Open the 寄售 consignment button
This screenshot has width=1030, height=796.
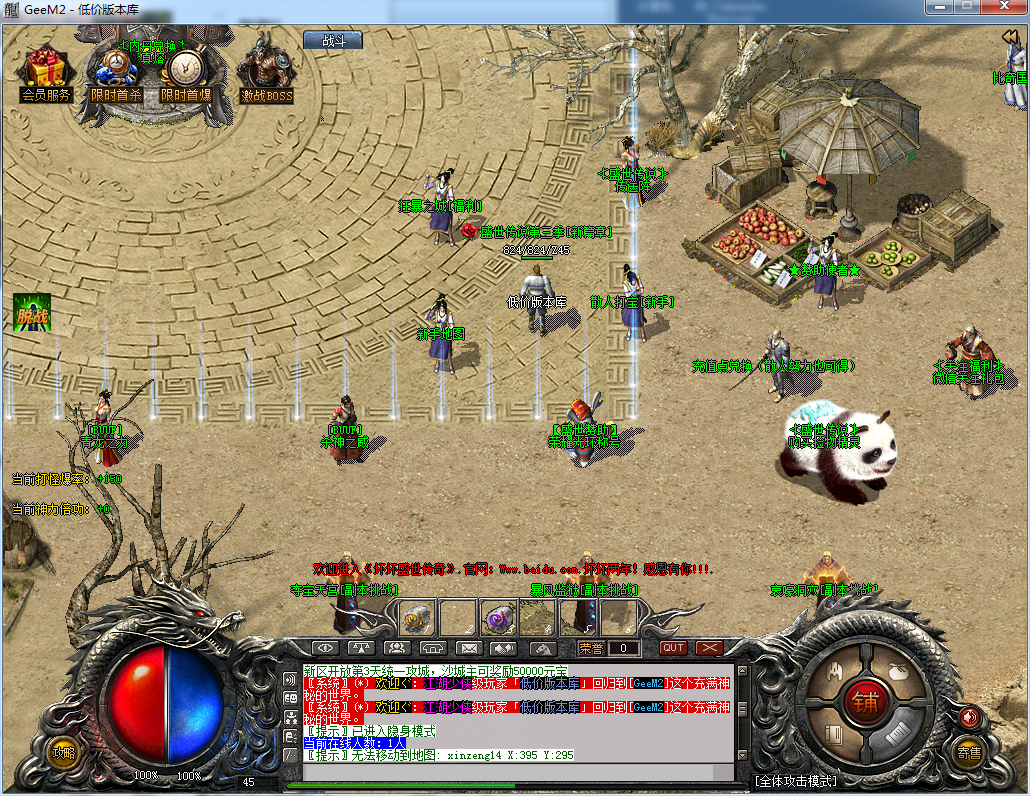coord(968,751)
